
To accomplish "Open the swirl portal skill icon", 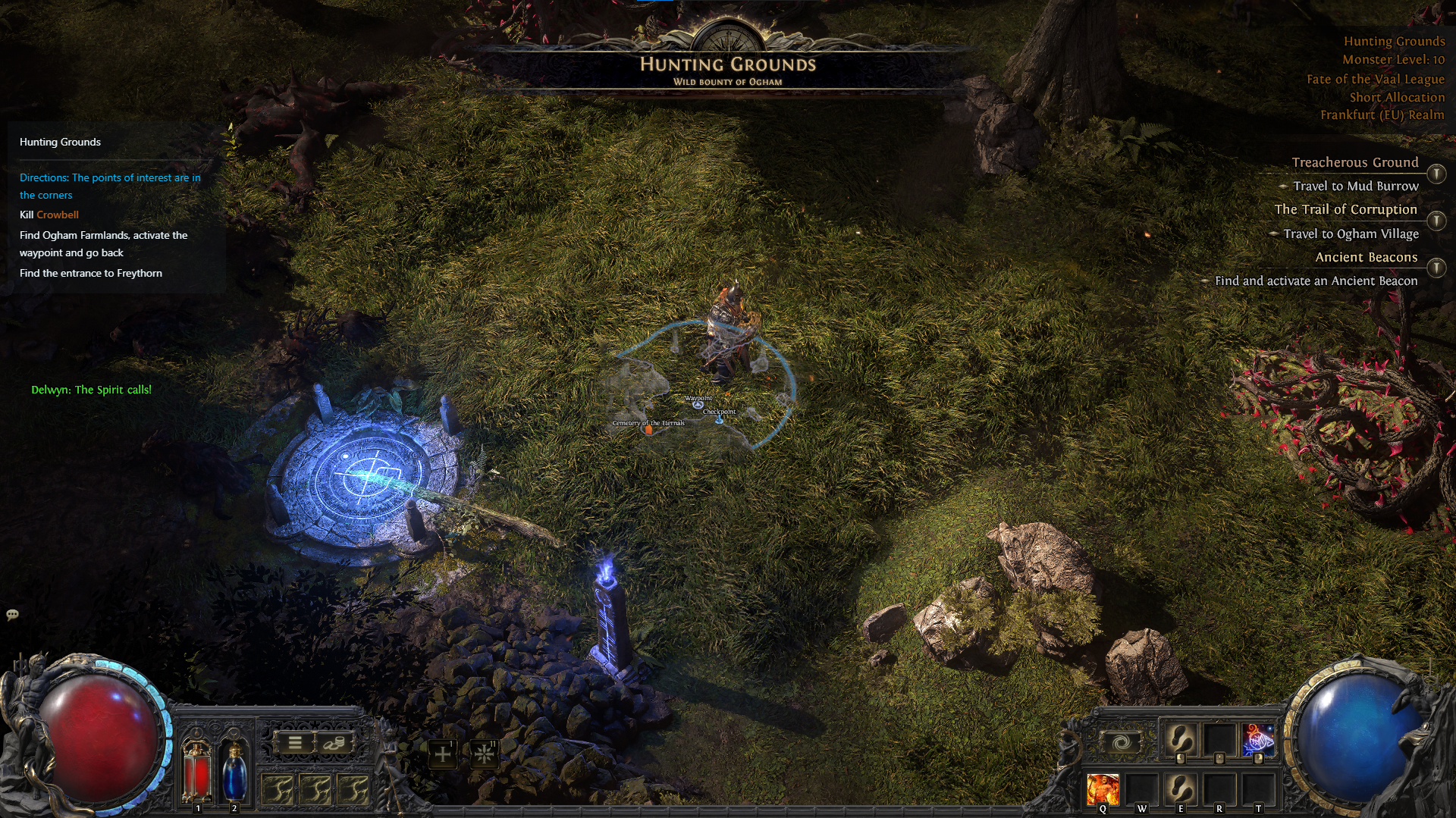I will coord(1121,741).
